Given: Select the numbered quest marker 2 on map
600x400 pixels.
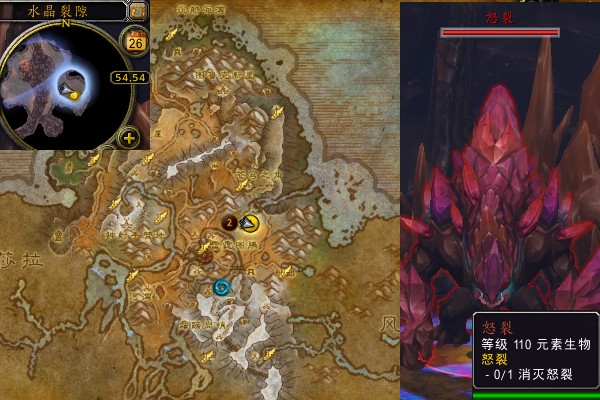Looking at the screenshot, I should tap(229, 222).
